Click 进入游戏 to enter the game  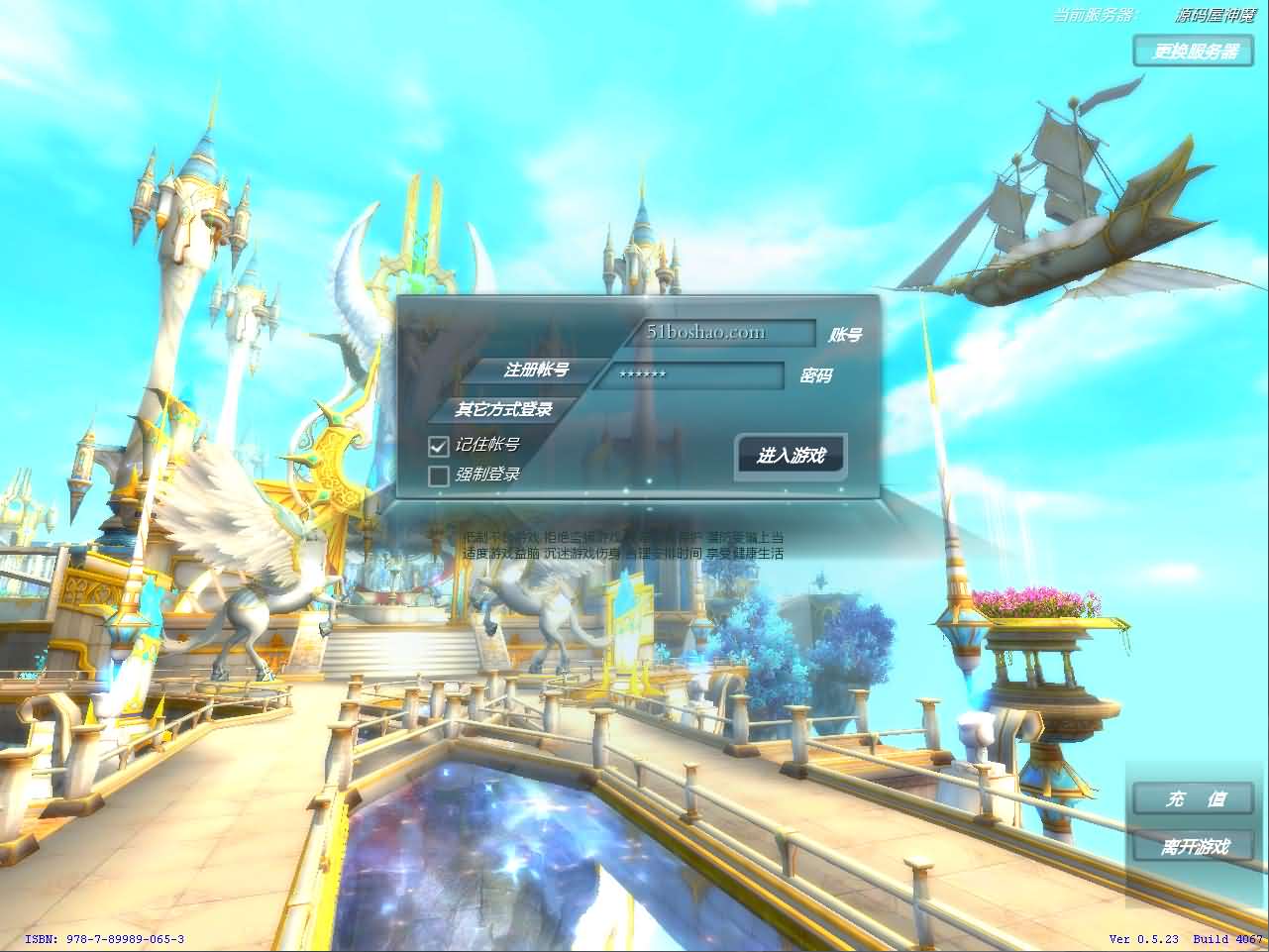click(x=789, y=455)
